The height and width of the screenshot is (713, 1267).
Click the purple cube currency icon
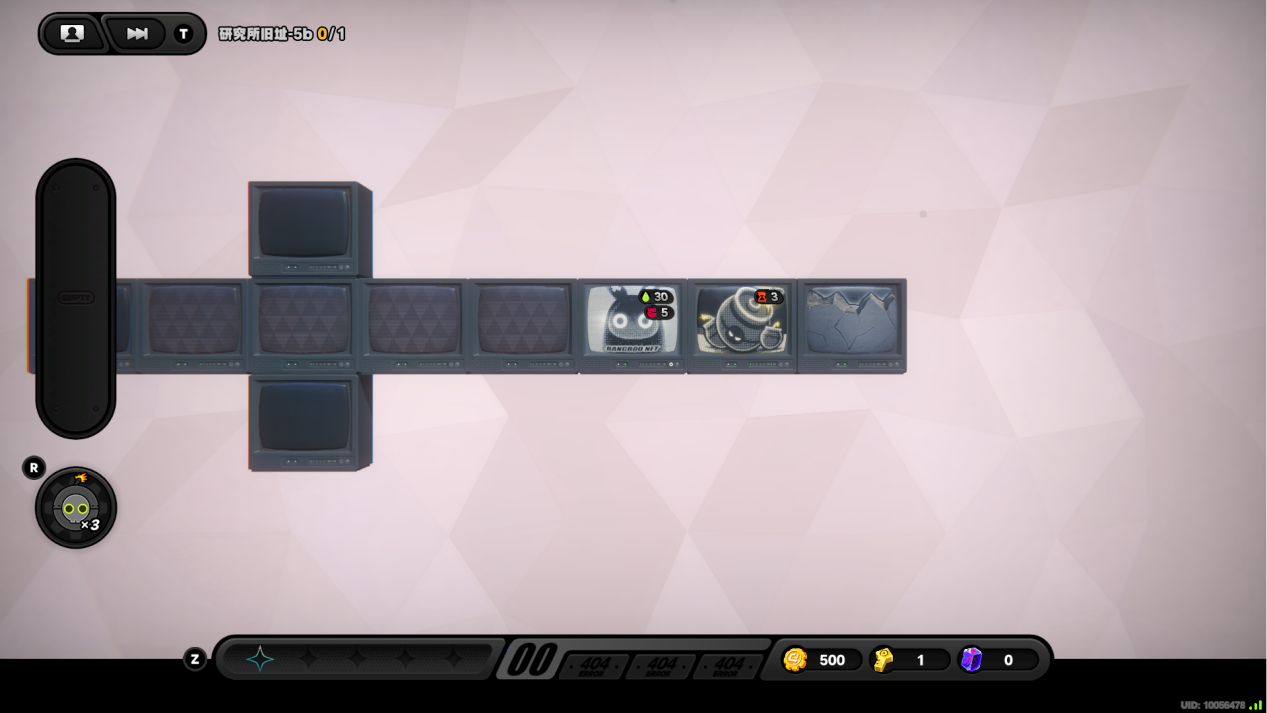[971, 660]
